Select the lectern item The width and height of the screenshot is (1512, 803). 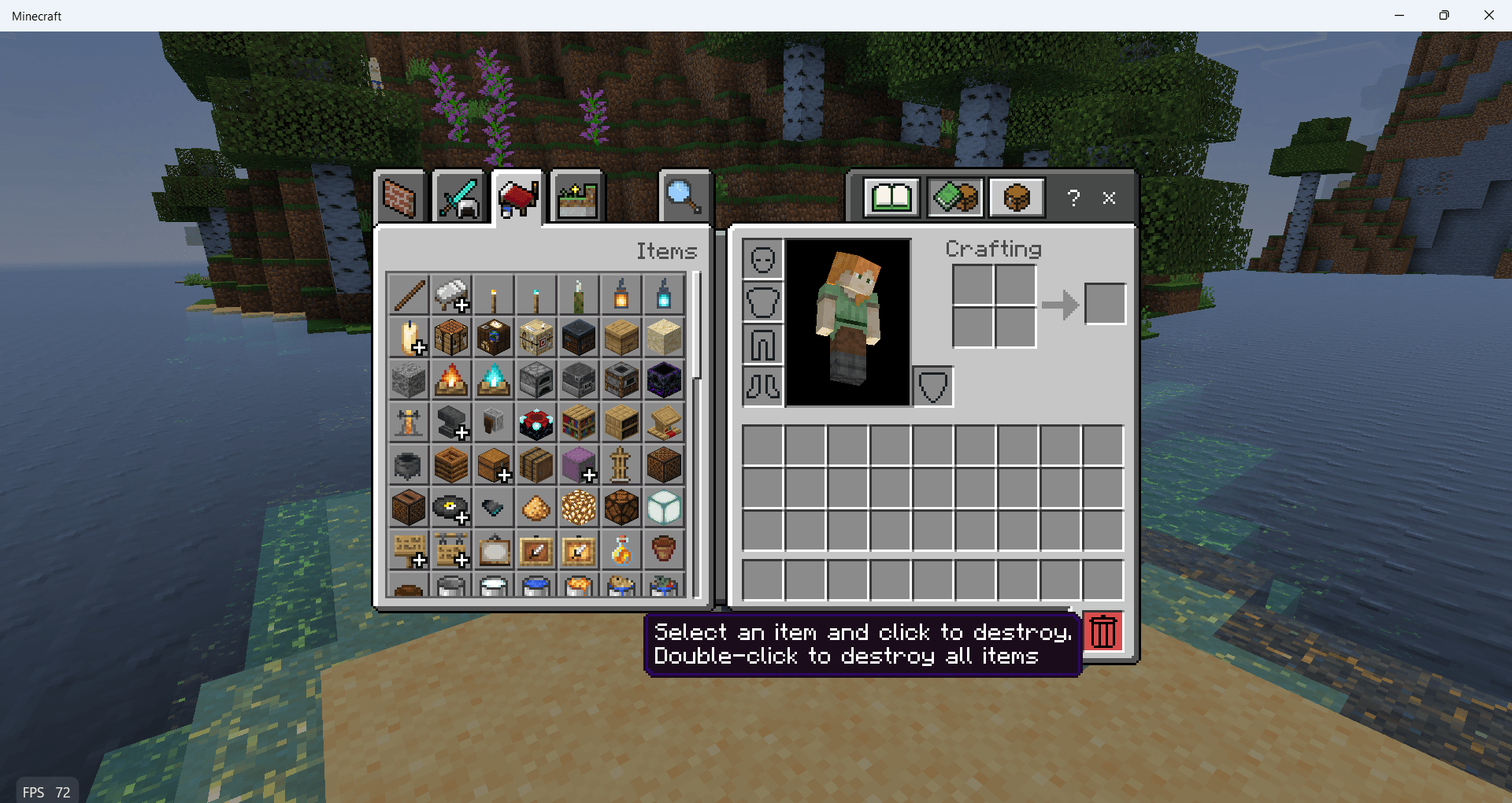[x=664, y=423]
